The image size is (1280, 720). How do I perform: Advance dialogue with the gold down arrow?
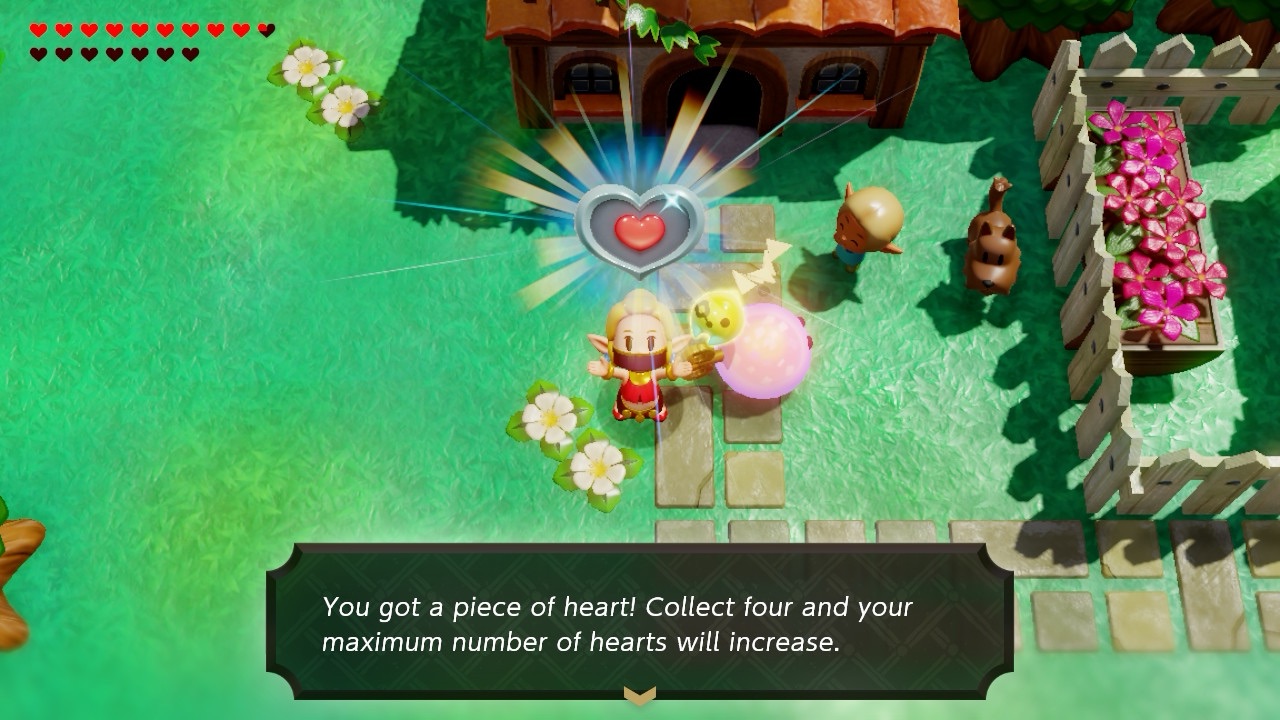[639, 694]
